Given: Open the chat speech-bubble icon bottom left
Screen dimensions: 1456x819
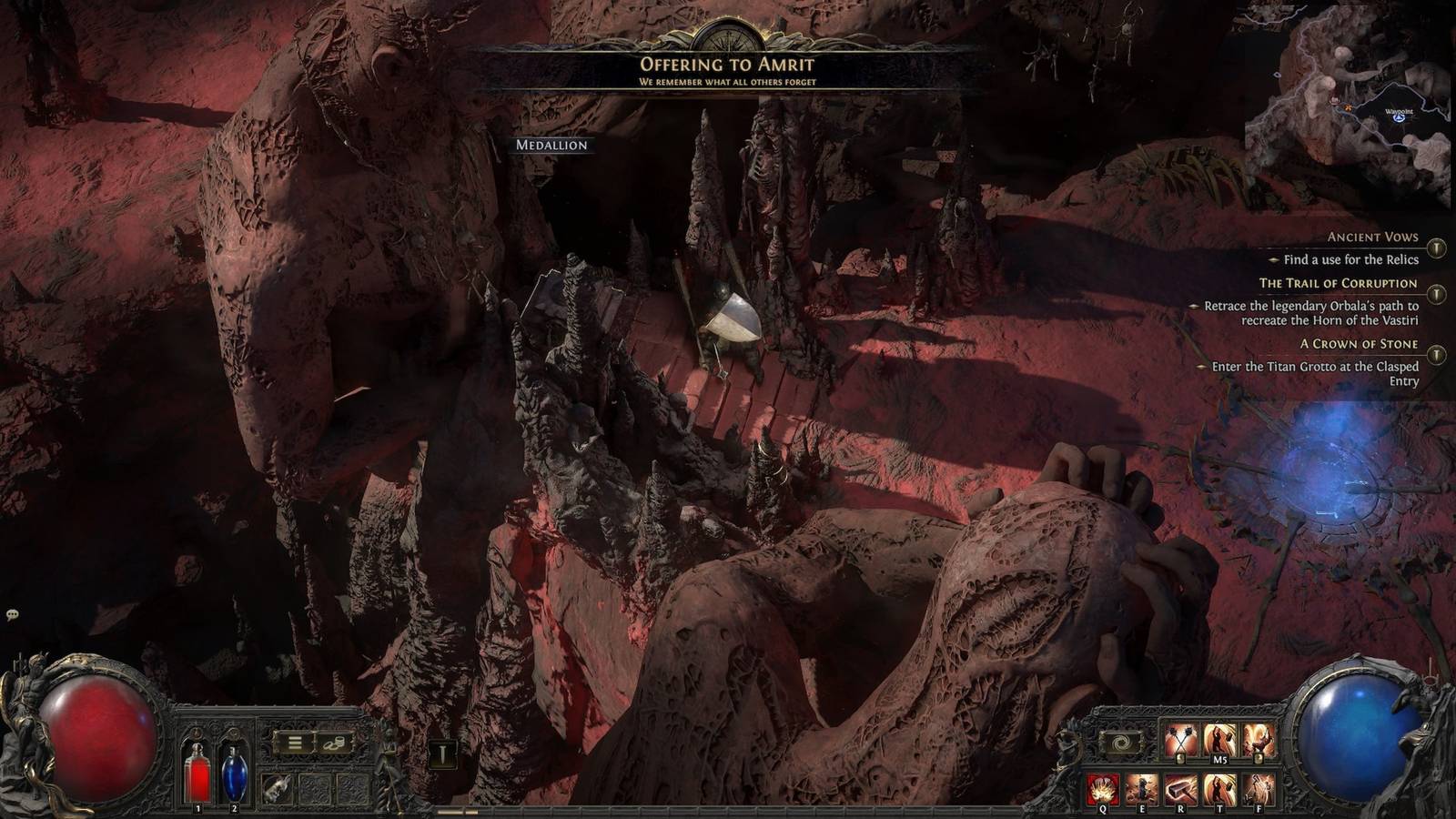Looking at the screenshot, I should click(13, 615).
